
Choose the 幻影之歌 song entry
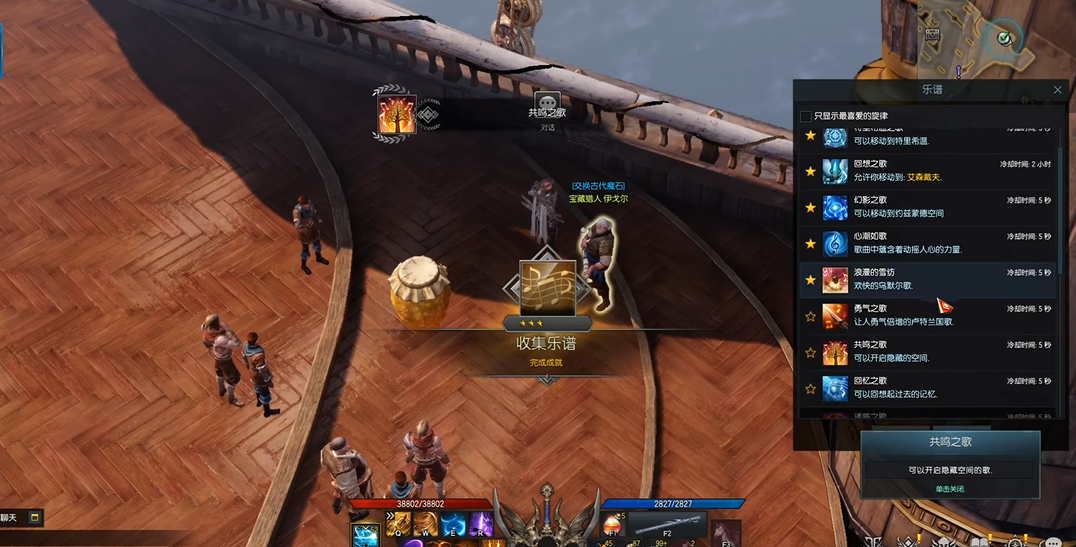930,207
